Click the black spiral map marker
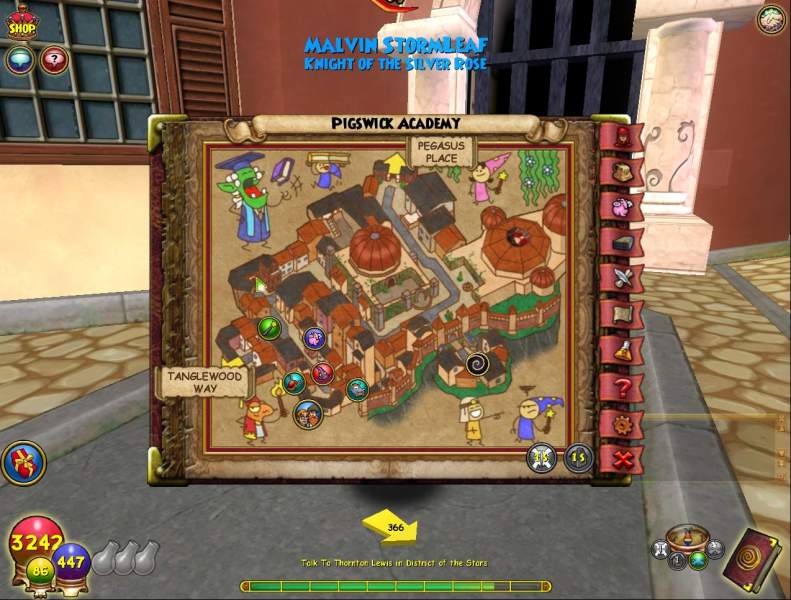The image size is (791, 600). tap(477, 364)
